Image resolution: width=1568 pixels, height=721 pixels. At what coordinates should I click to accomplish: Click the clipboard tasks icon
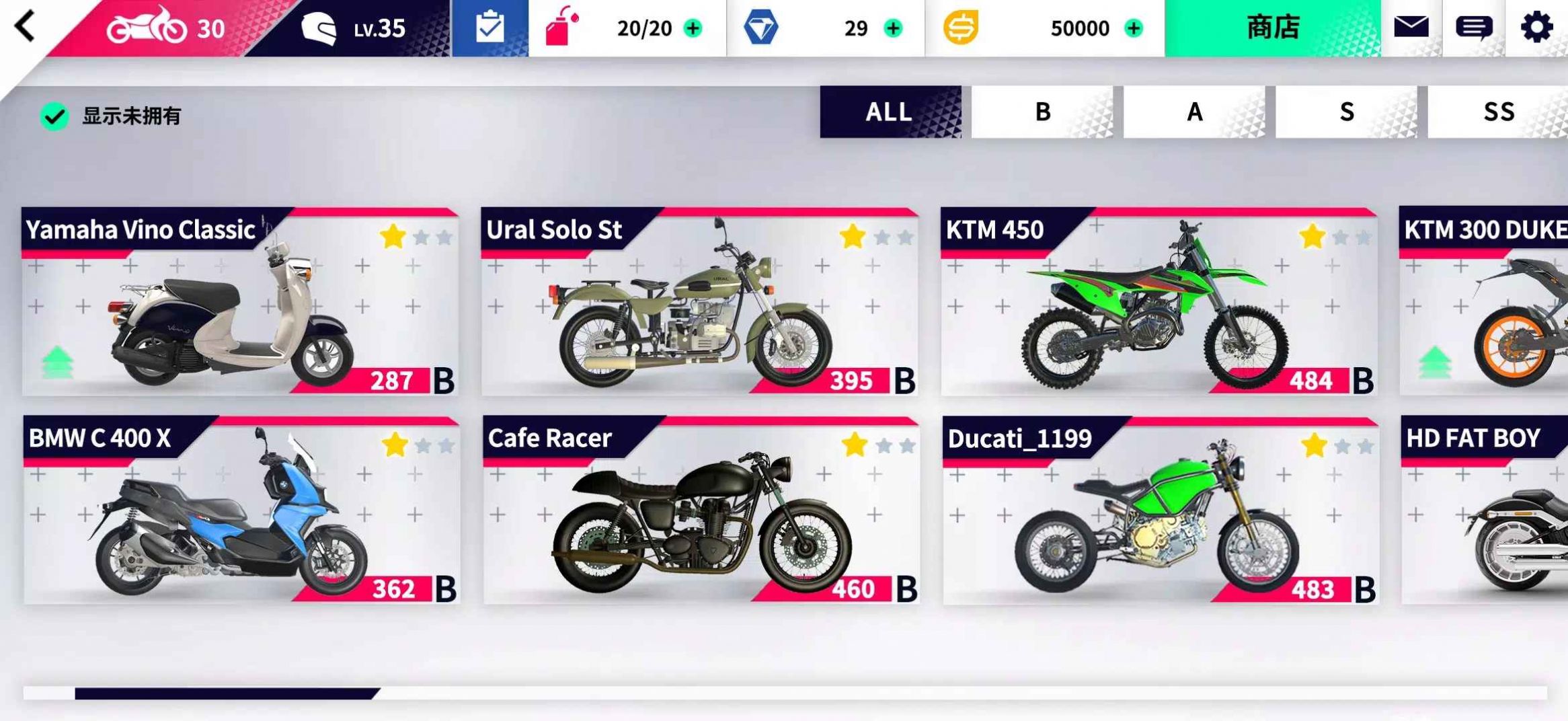(489, 27)
